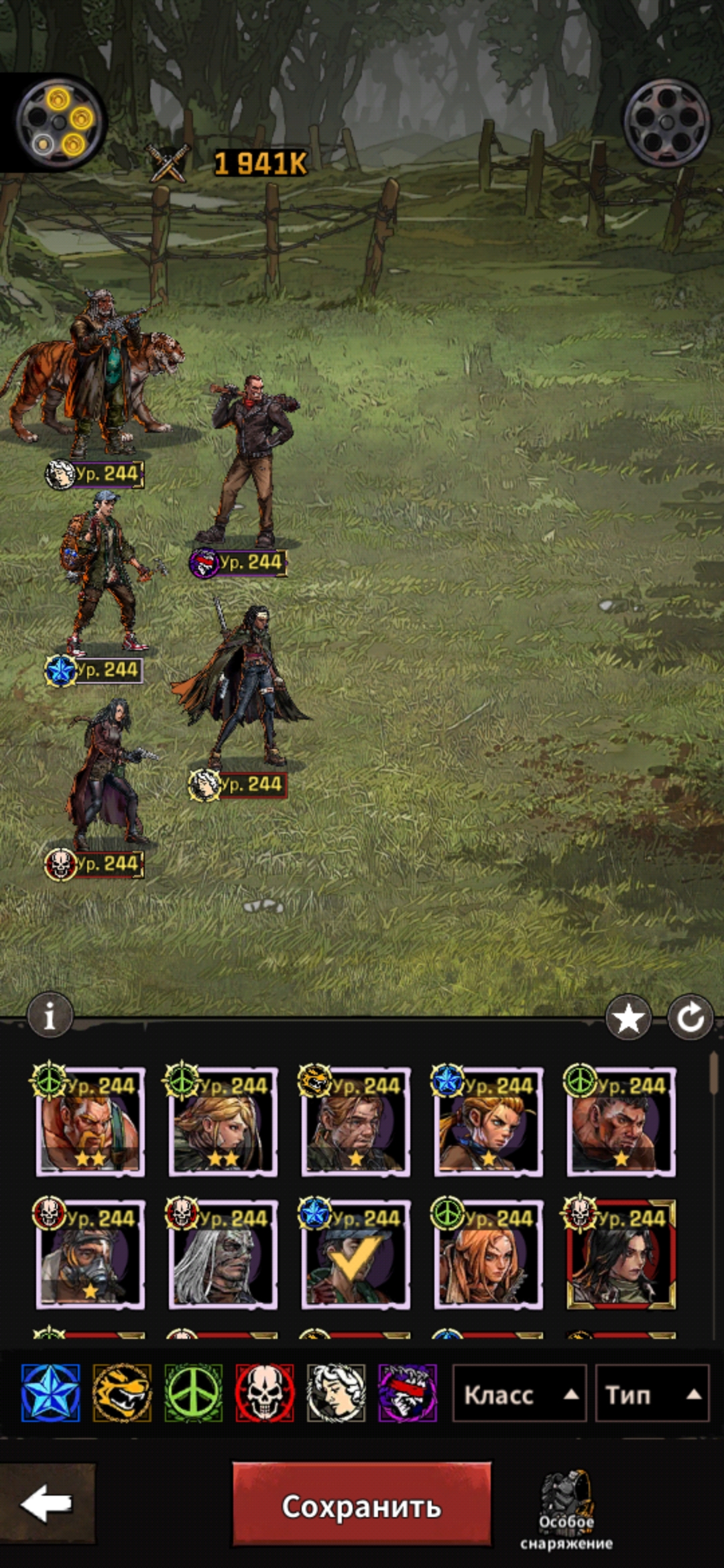Click the red Сохранить button
Image resolution: width=724 pixels, height=1568 pixels.
[x=361, y=1504]
